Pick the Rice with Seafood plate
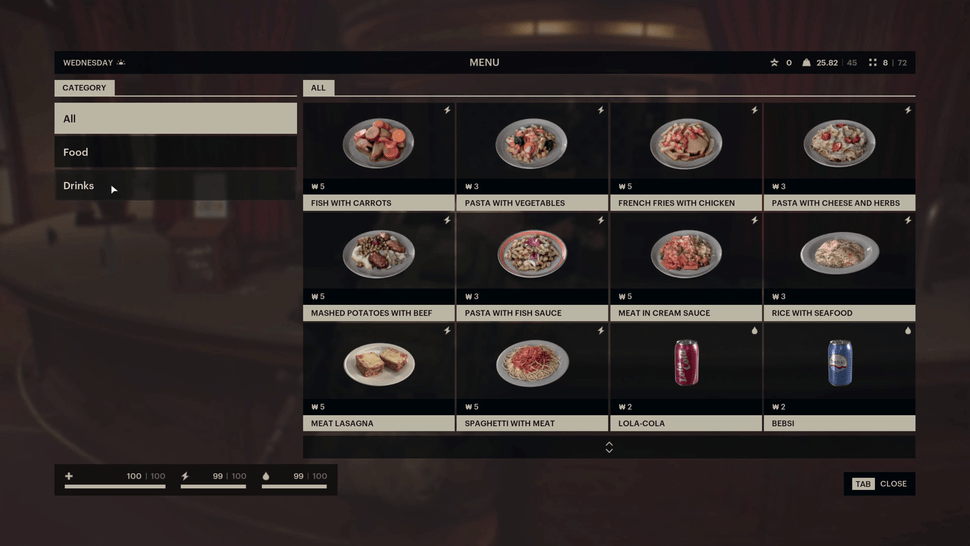The width and height of the screenshot is (970, 546). coord(839,255)
